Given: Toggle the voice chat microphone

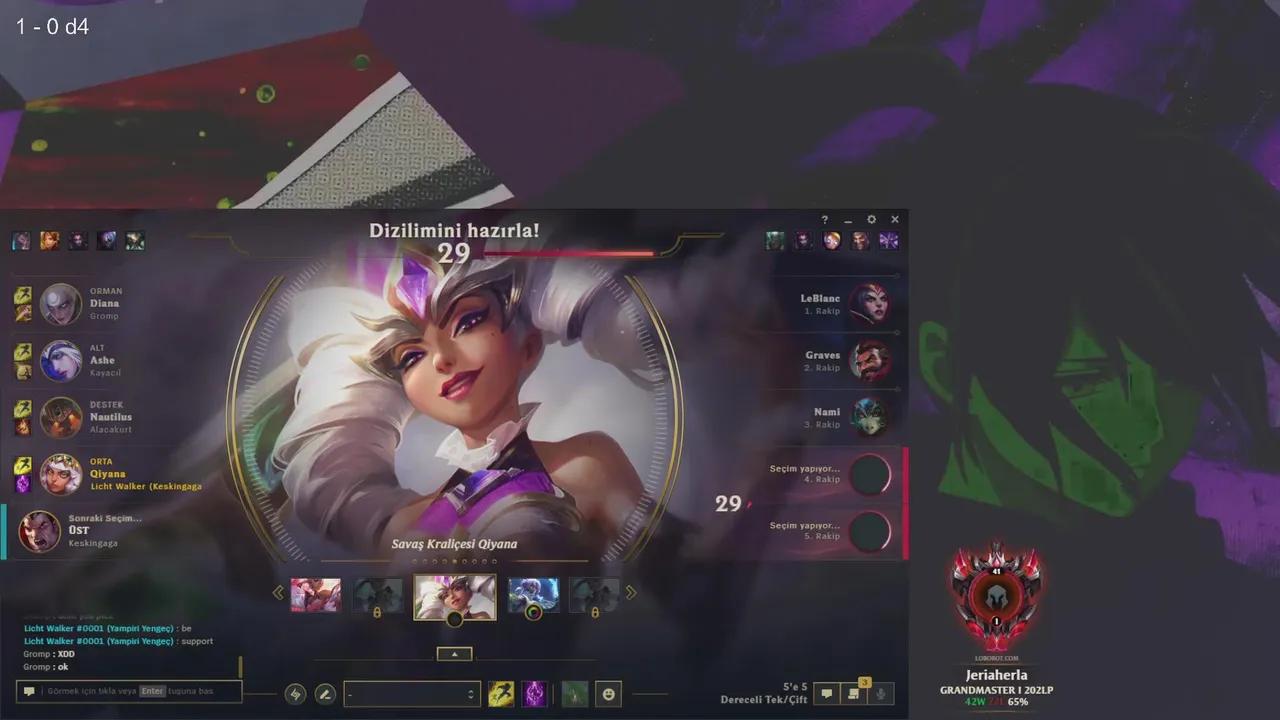Looking at the screenshot, I should click(x=881, y=693).
